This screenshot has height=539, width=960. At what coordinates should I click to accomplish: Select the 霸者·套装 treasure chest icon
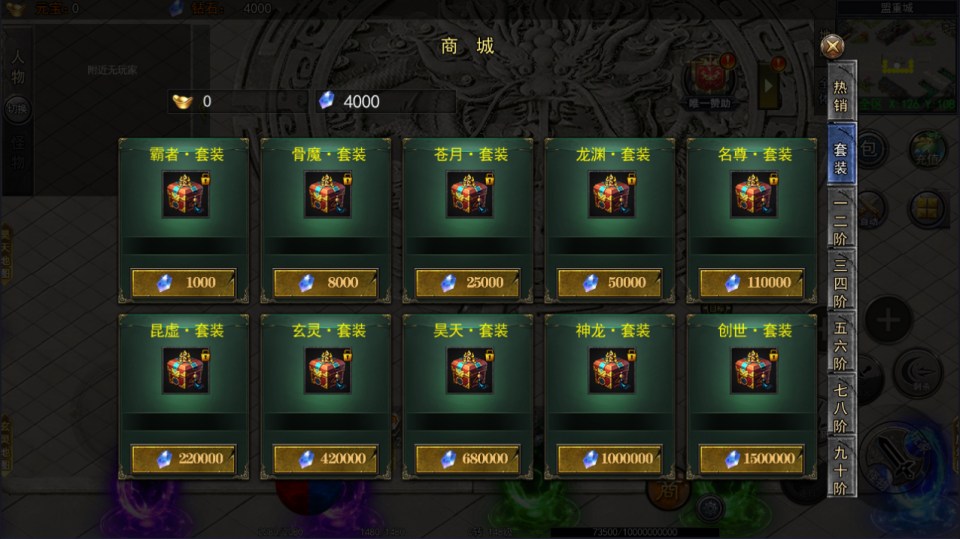(x=186, y=195)
